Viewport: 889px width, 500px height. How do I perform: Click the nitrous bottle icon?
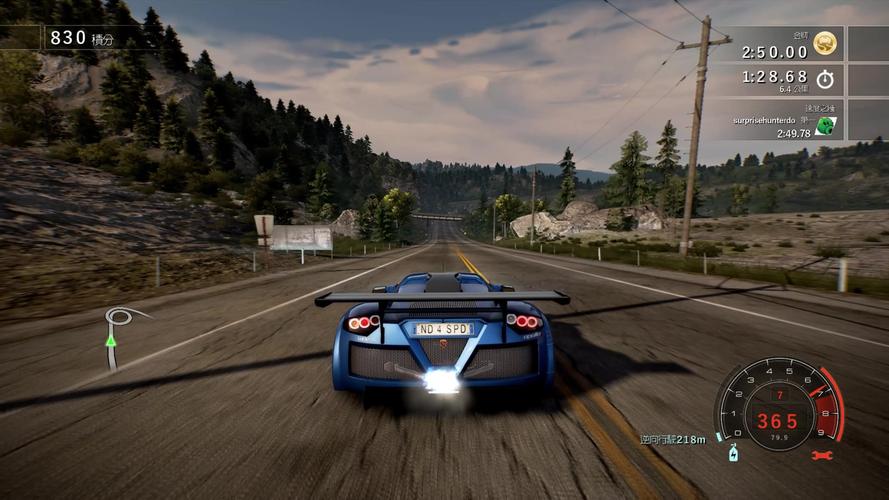pos(733,452)
